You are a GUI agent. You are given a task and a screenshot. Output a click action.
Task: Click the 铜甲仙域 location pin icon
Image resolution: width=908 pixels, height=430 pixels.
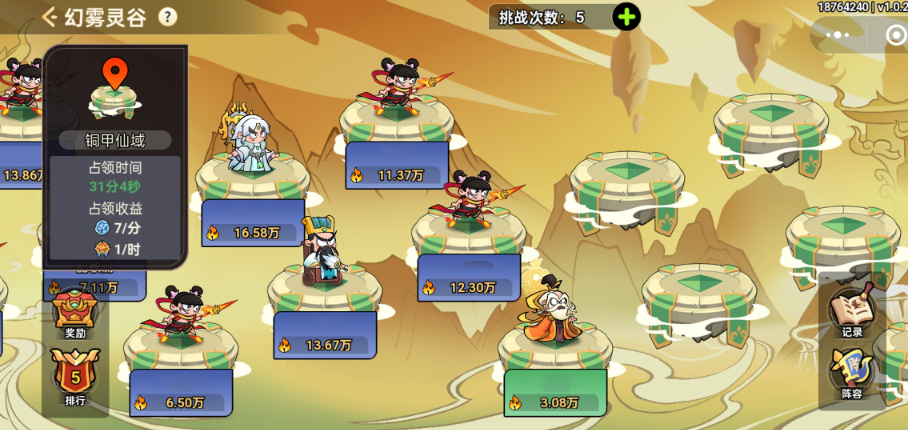(114, 74)
